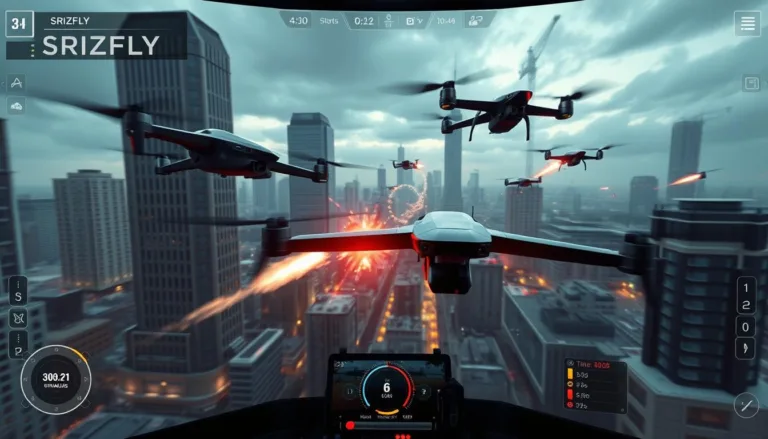
Task: Select the P button on the left panel
Action: point(17,346)
